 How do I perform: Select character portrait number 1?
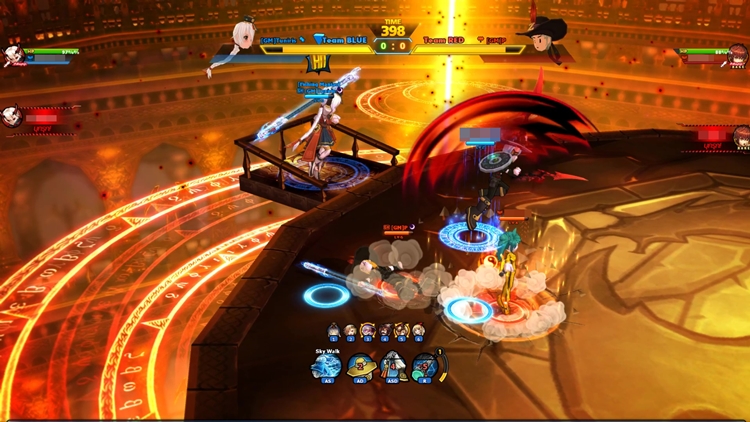pyautogui.click(x=334, y=331)
